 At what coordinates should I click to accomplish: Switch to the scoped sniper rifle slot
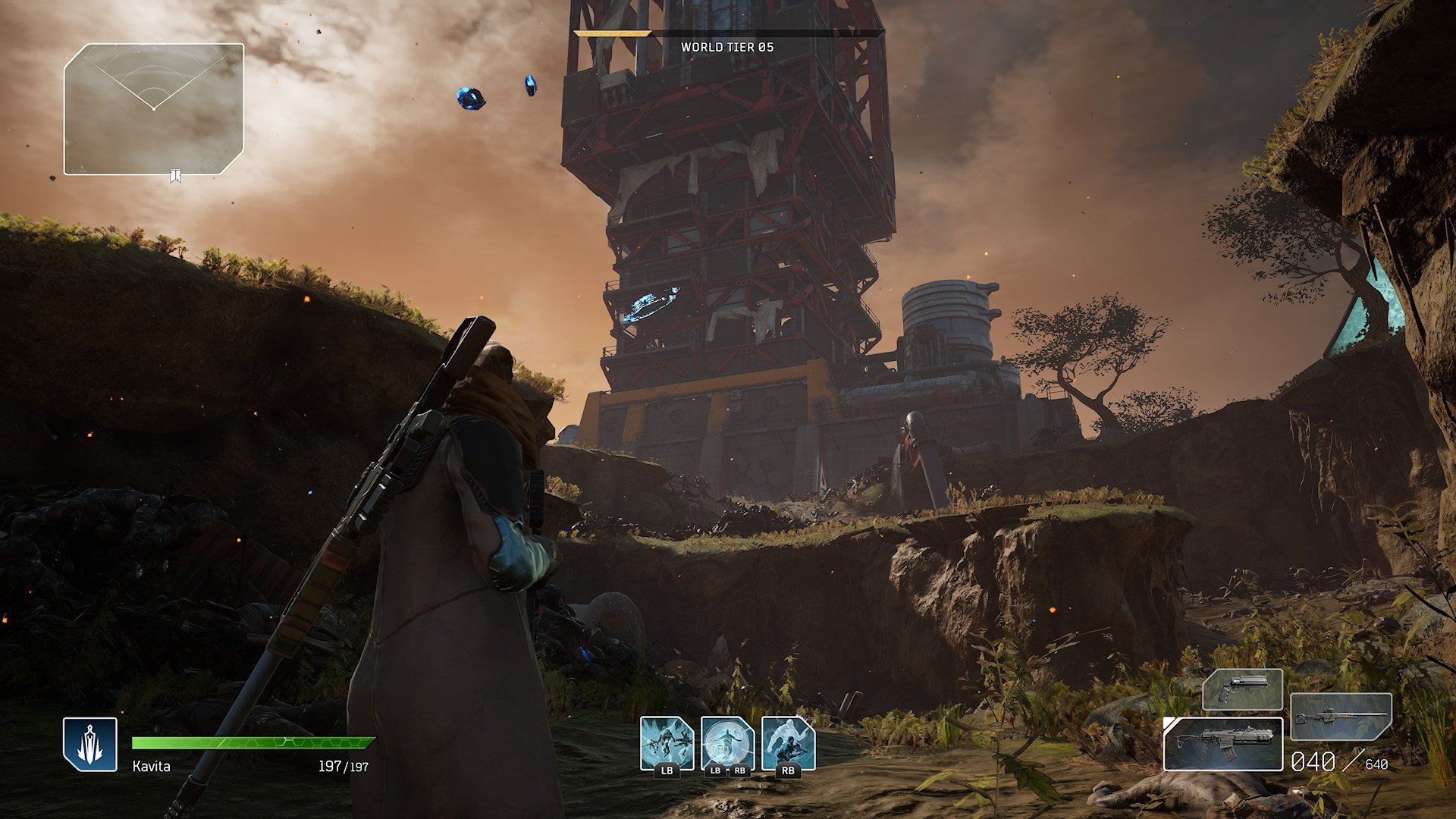[1341, 717]
